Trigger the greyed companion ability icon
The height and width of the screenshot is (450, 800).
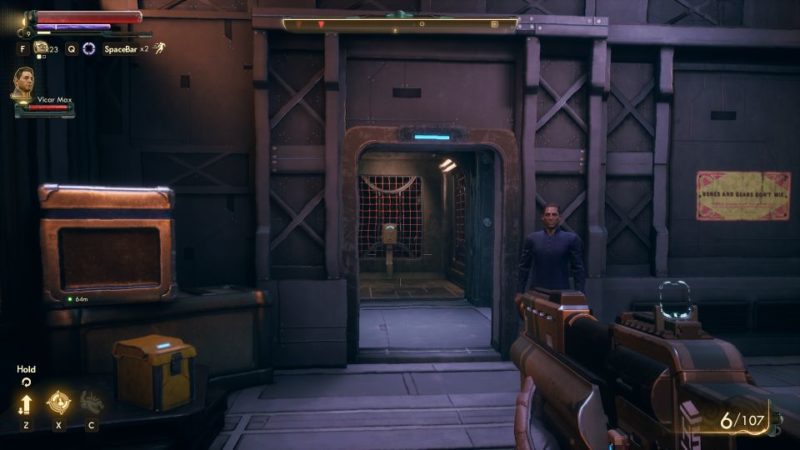[91, 402]
